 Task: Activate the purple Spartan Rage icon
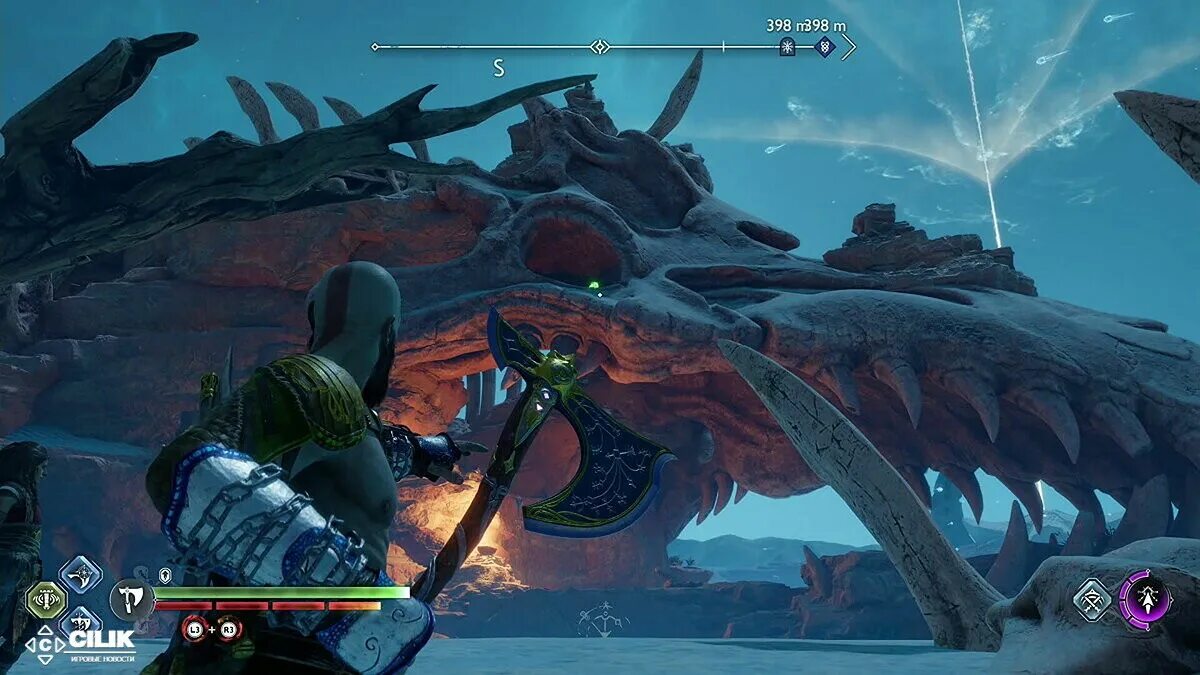(x=1145, y=600)
